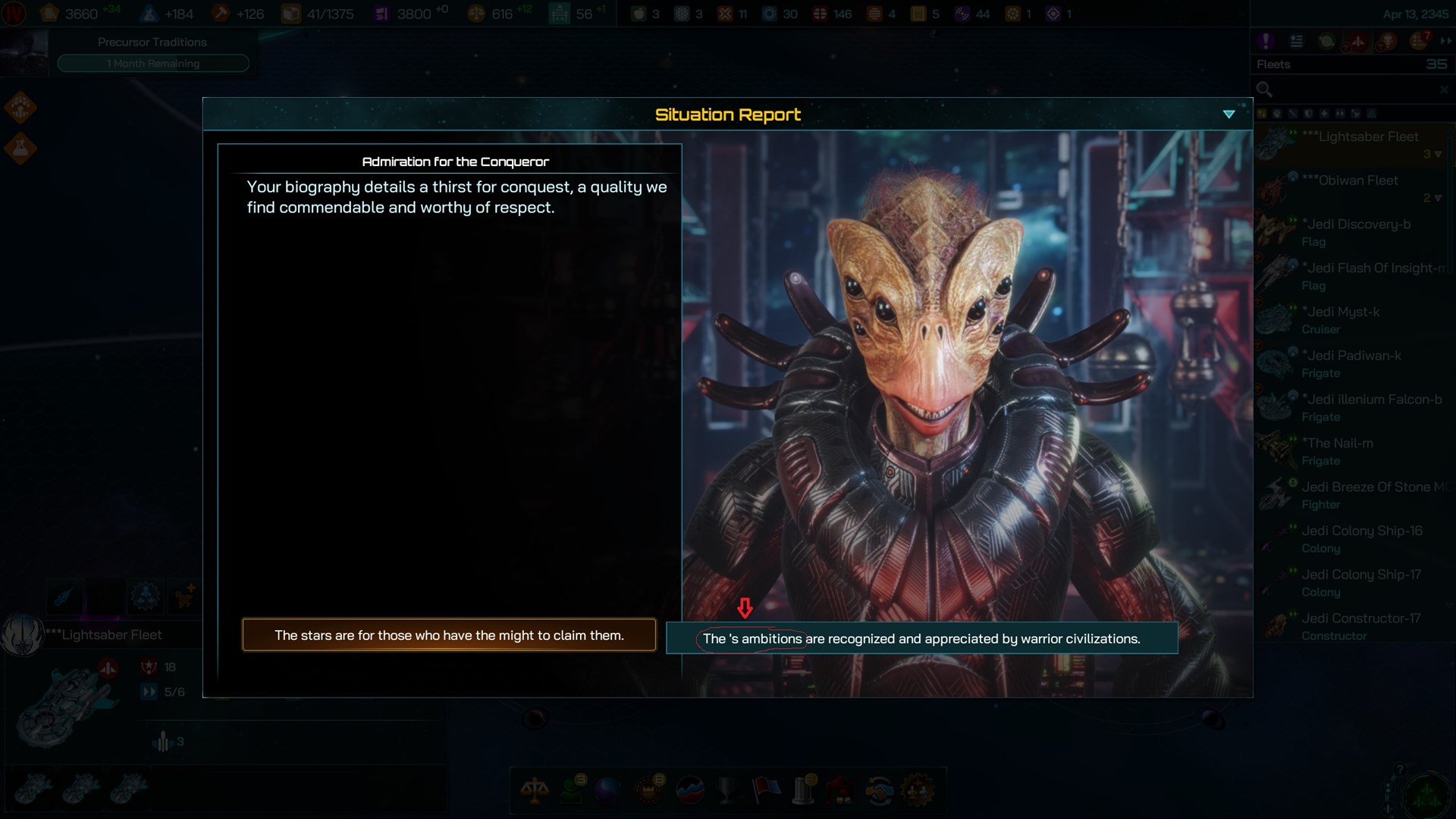Open the Precursor Traditions research tracker
This screenshot has height=819, width=1456.
tap(152, 53)
